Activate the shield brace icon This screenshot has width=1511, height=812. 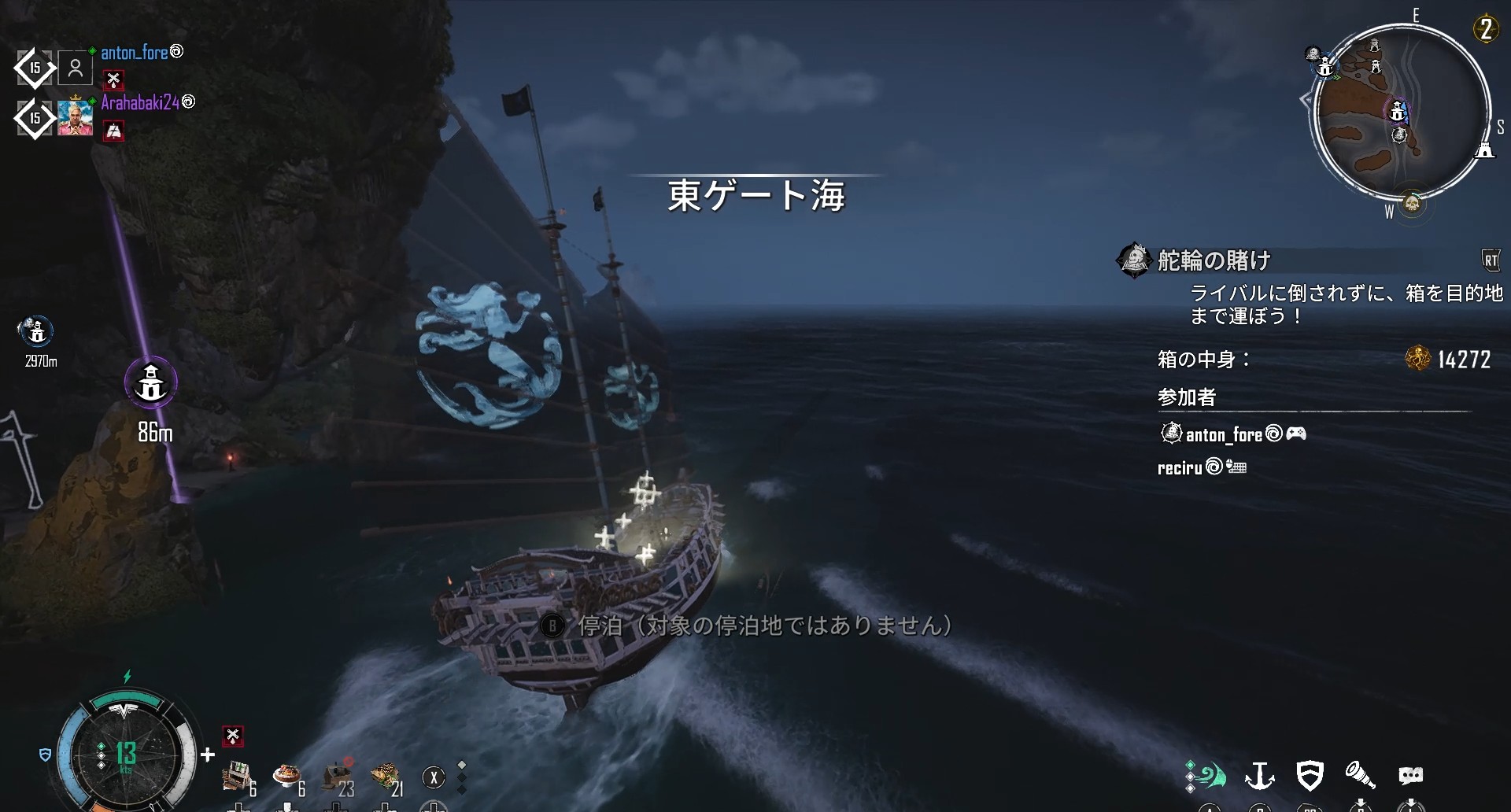[1310, 776]
